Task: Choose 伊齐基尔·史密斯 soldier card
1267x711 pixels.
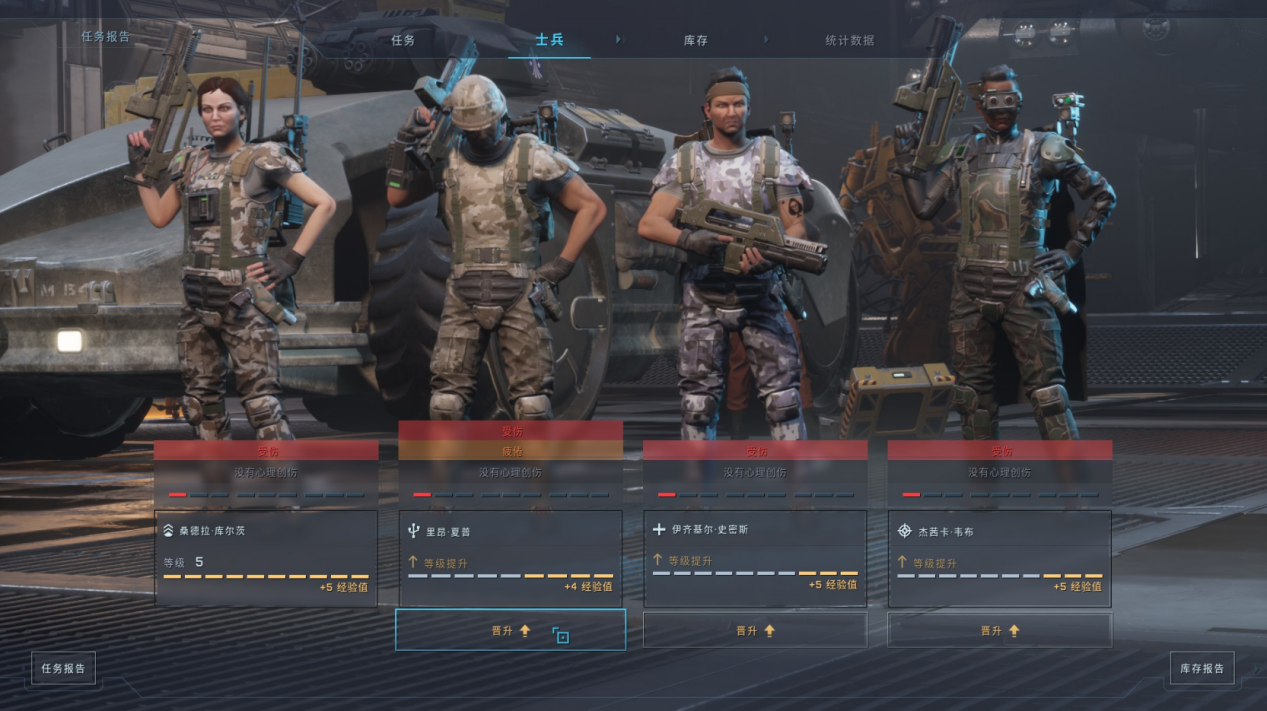Action: click(755, 557)
